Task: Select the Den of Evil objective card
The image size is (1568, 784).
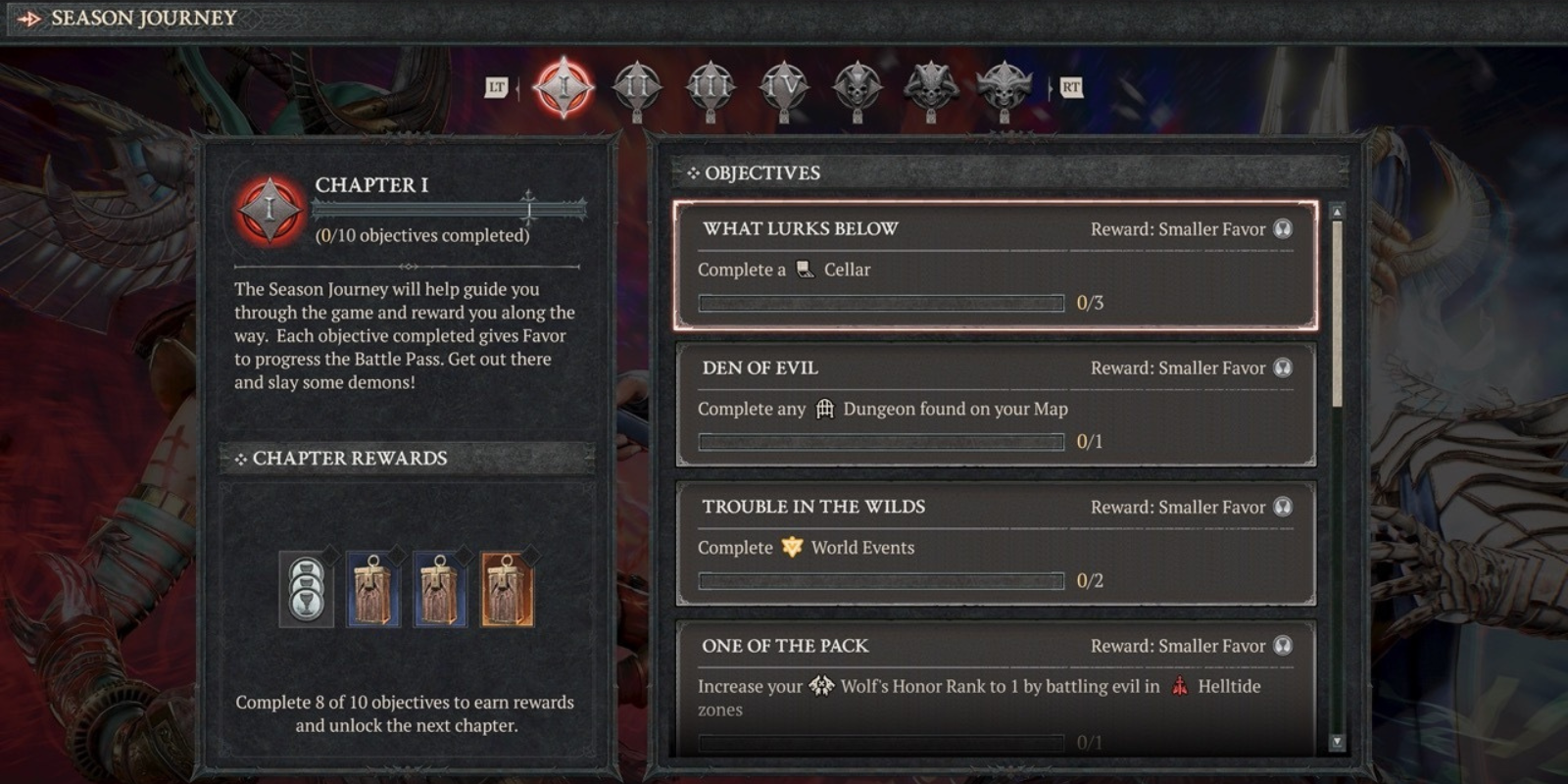Action: point(995,405)
